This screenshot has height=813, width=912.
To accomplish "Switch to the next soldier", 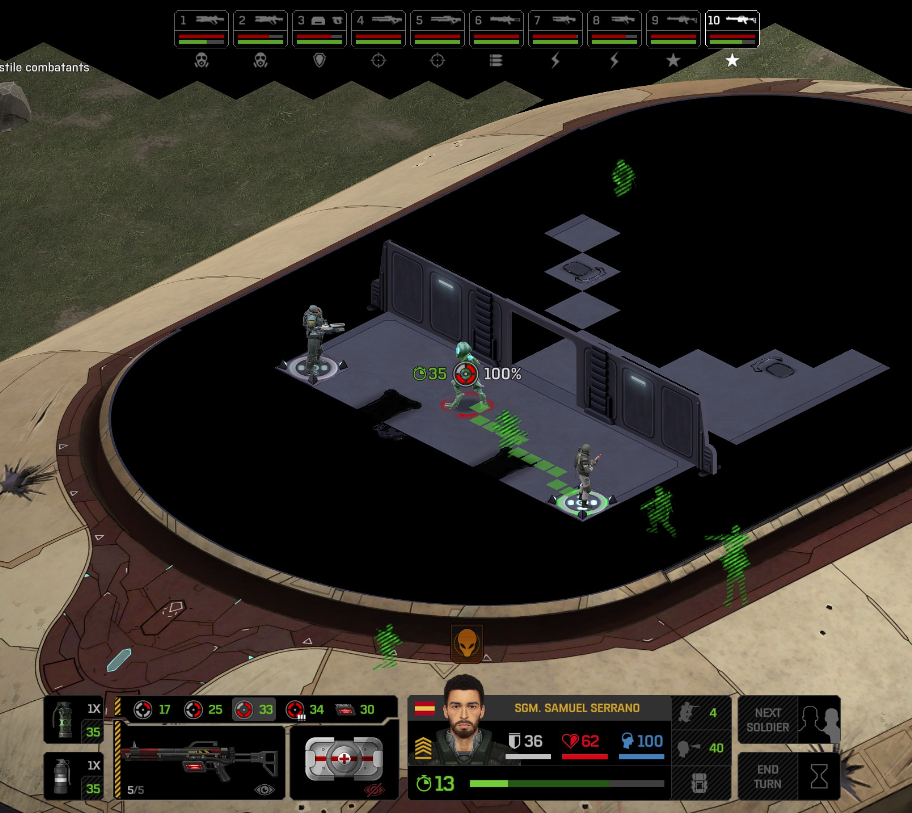I will pos(789,720).
